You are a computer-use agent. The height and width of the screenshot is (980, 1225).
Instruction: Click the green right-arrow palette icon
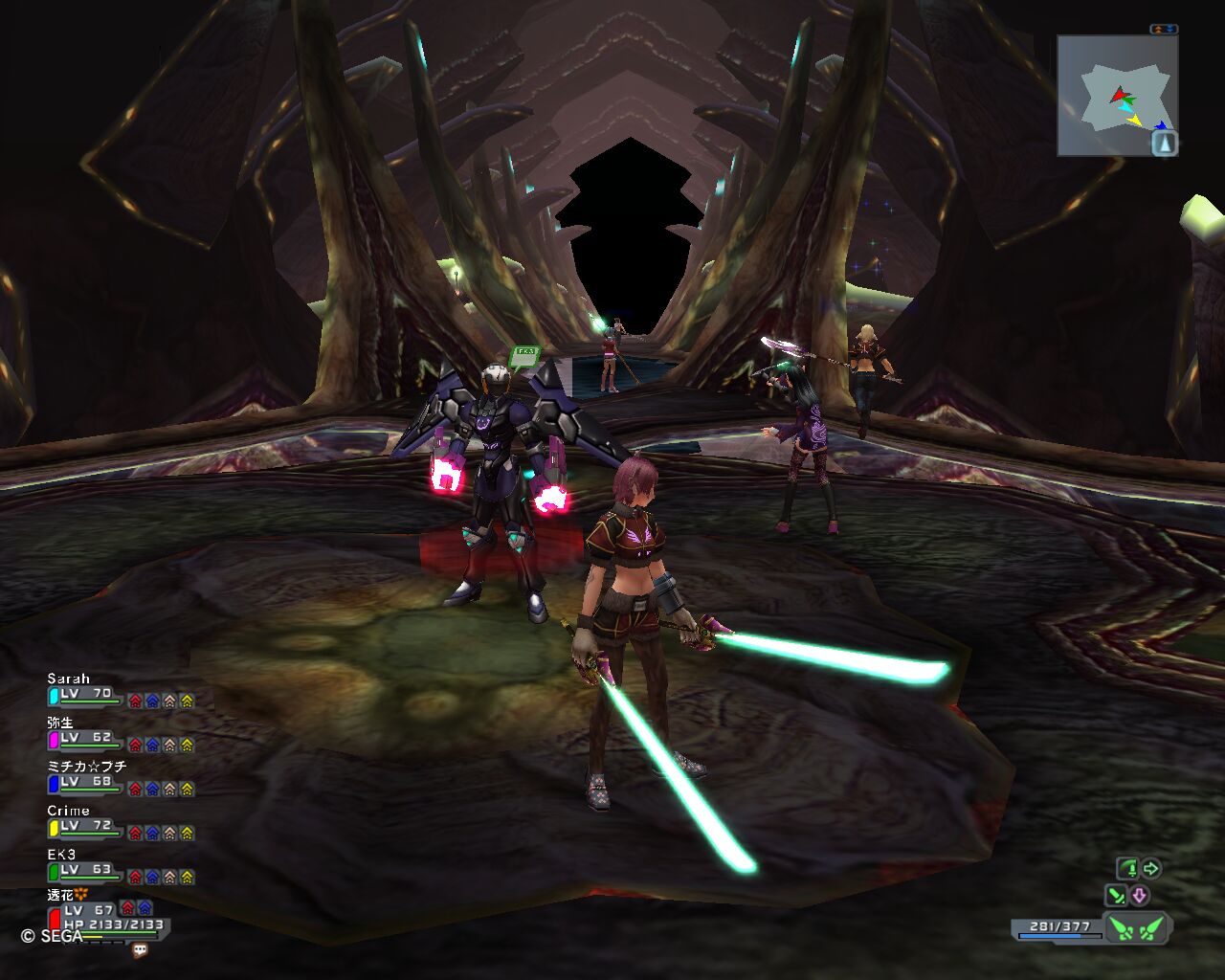[1151, 869]
